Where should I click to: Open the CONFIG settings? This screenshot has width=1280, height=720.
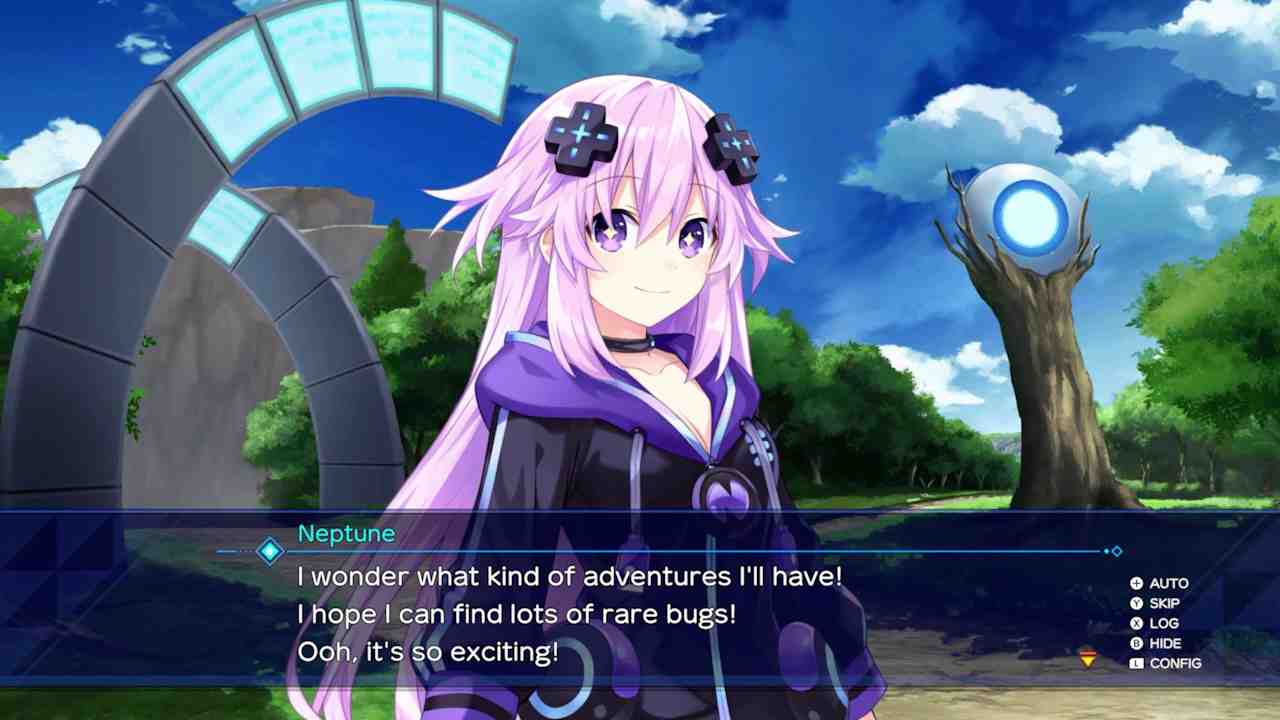[1165, 663]
